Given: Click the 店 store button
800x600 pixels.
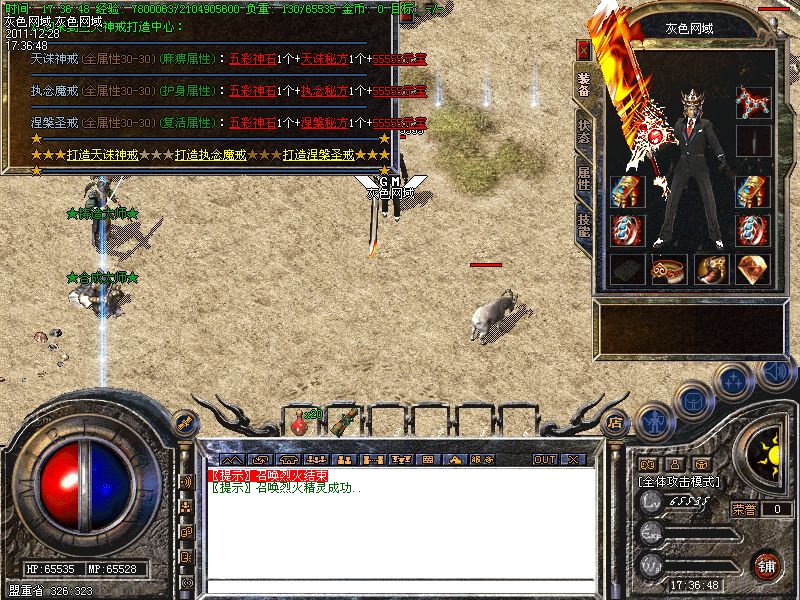Looking at the screenshot, I should click(615, 421).
